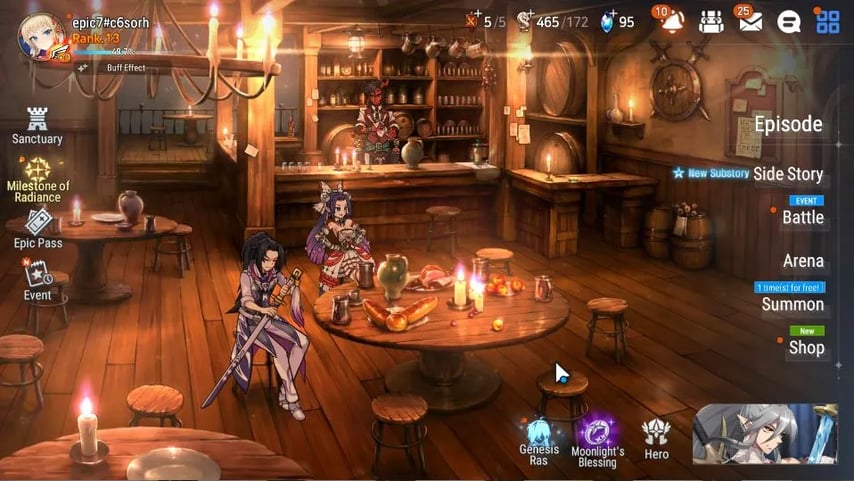
Task: Check the mailbox envelope
Action: point(750,21)
